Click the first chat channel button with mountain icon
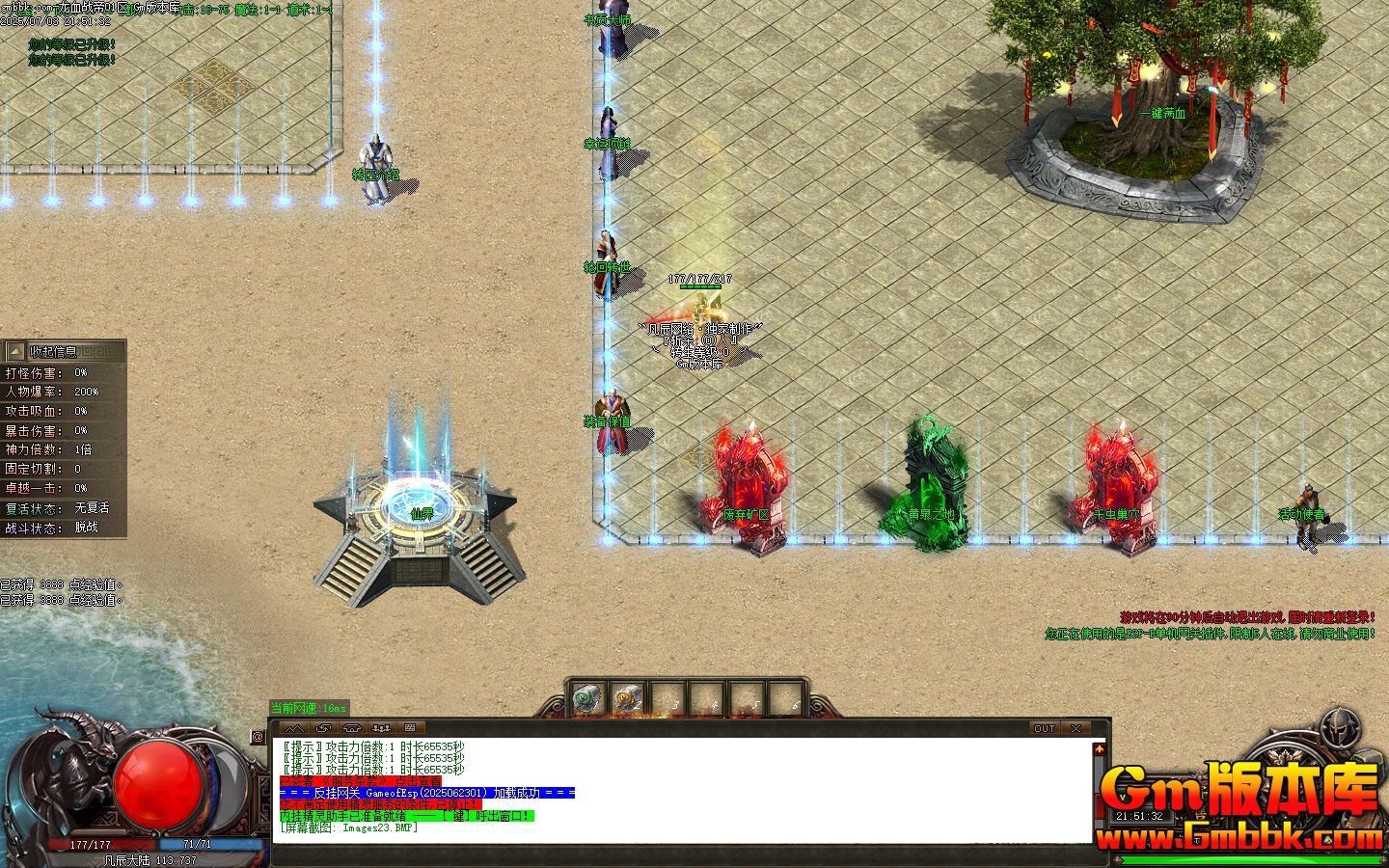 point(294,728)
